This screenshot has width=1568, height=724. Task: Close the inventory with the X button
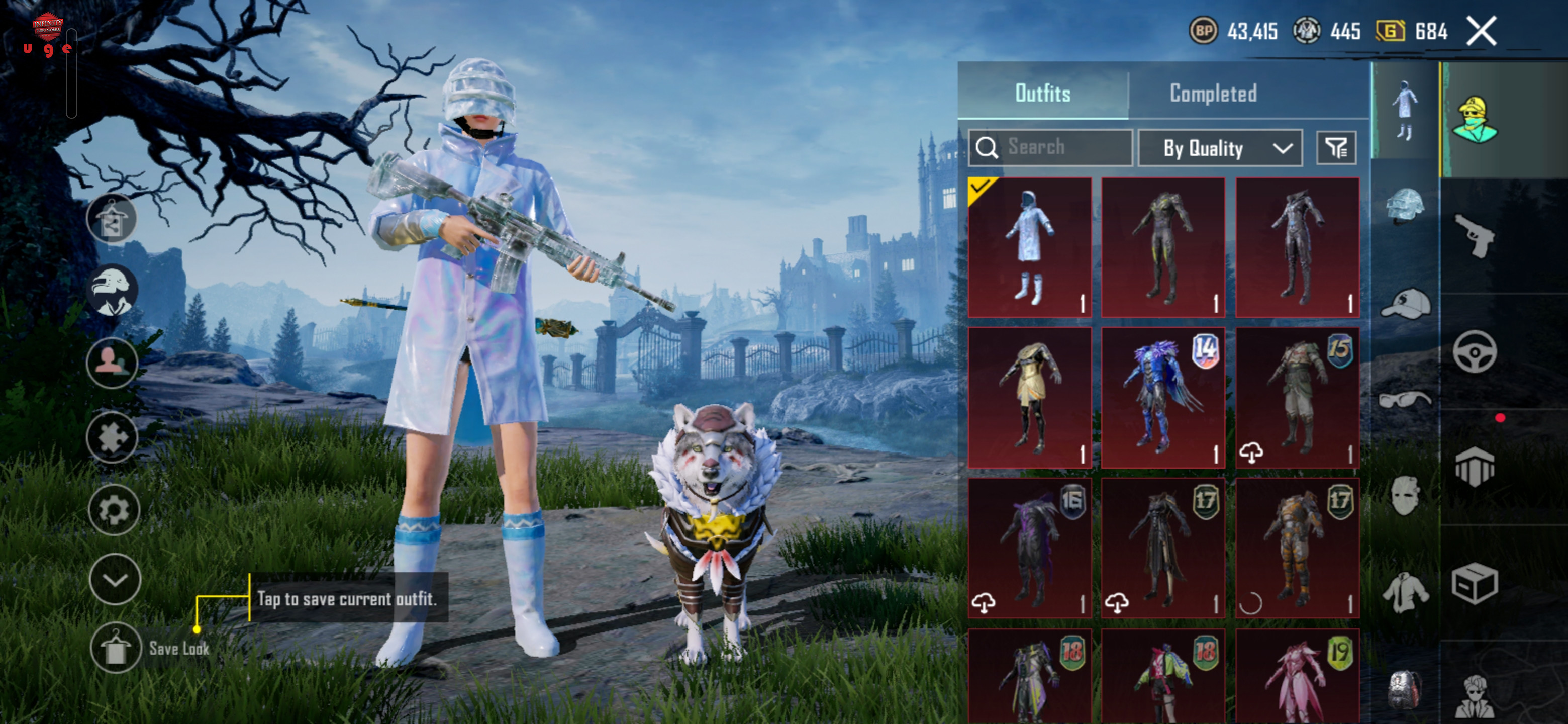pos(1481,31)
